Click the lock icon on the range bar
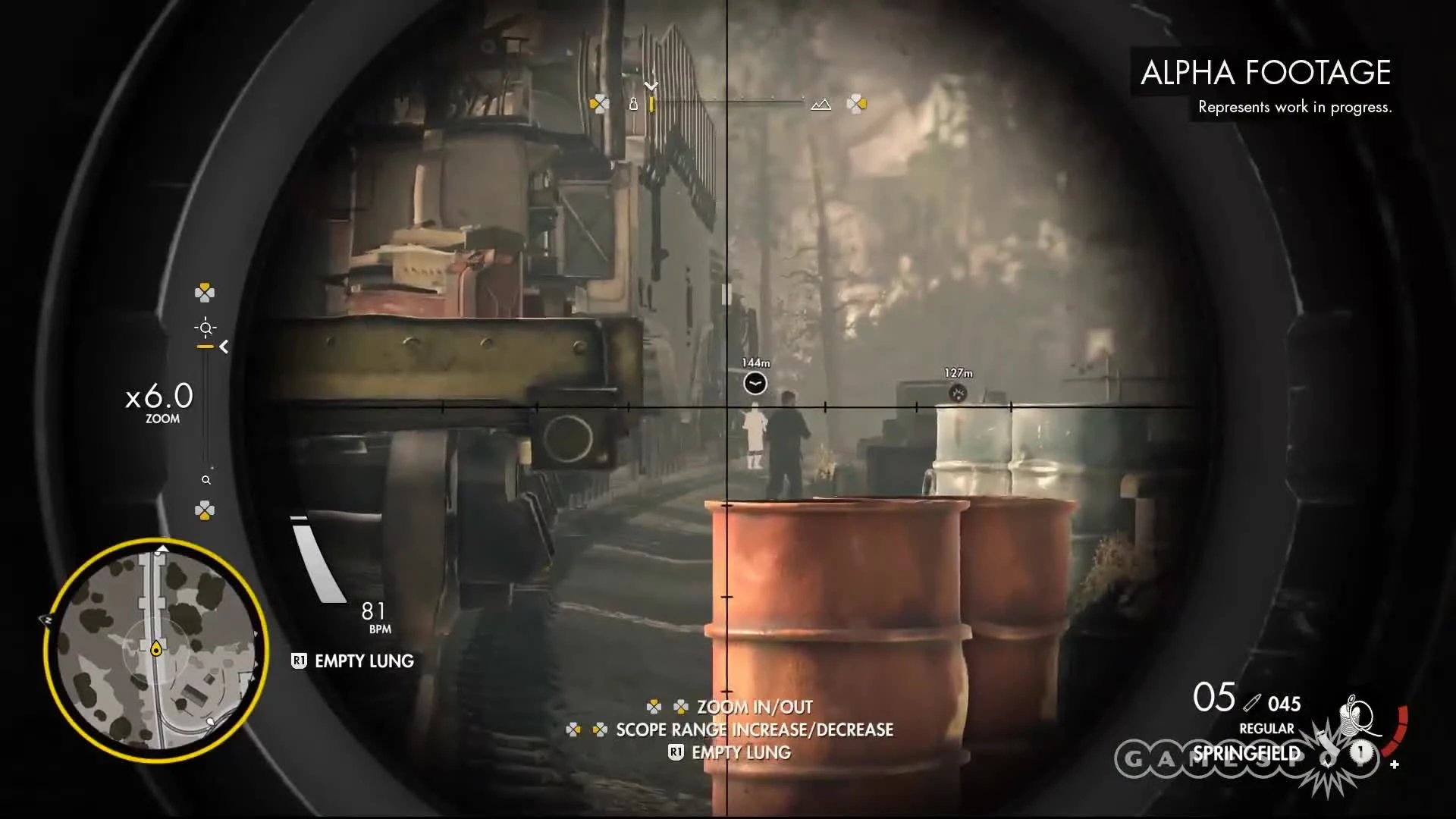The image size is (1456, 819). (634, 104)
